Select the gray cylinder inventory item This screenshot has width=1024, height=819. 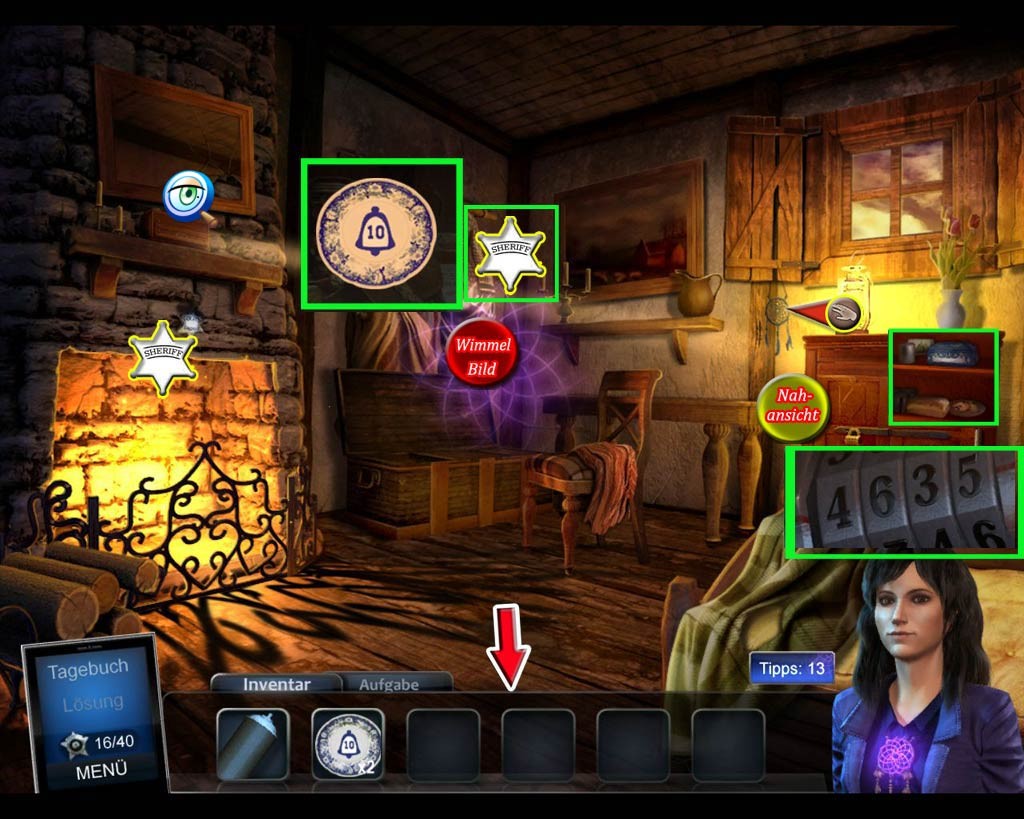coord(252,744)
